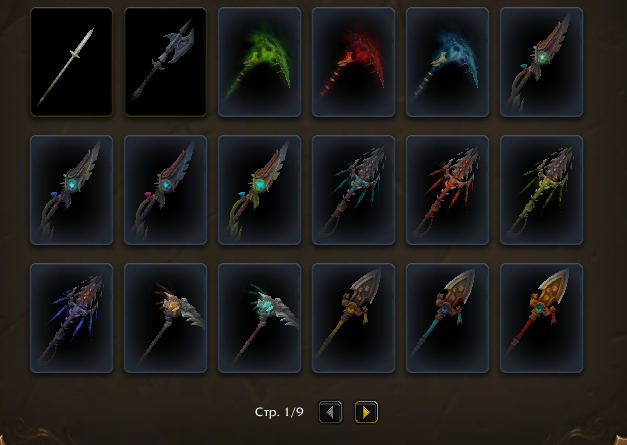Select the golden spear with yellow shaft
The height and width of the screenshot is (445, 627).
pos(353,318)
